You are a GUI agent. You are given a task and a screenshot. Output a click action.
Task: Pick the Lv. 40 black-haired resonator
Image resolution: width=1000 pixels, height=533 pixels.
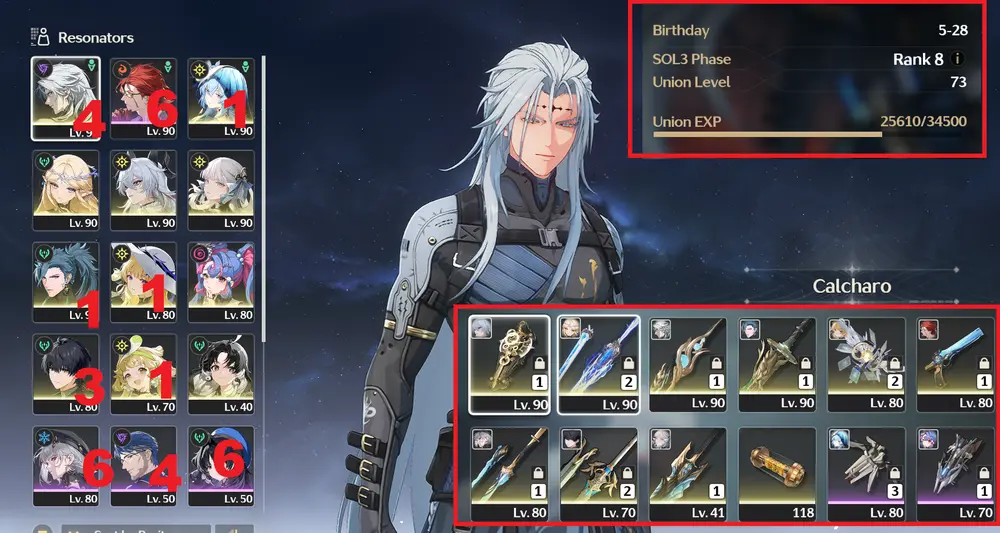click(220, 374)
